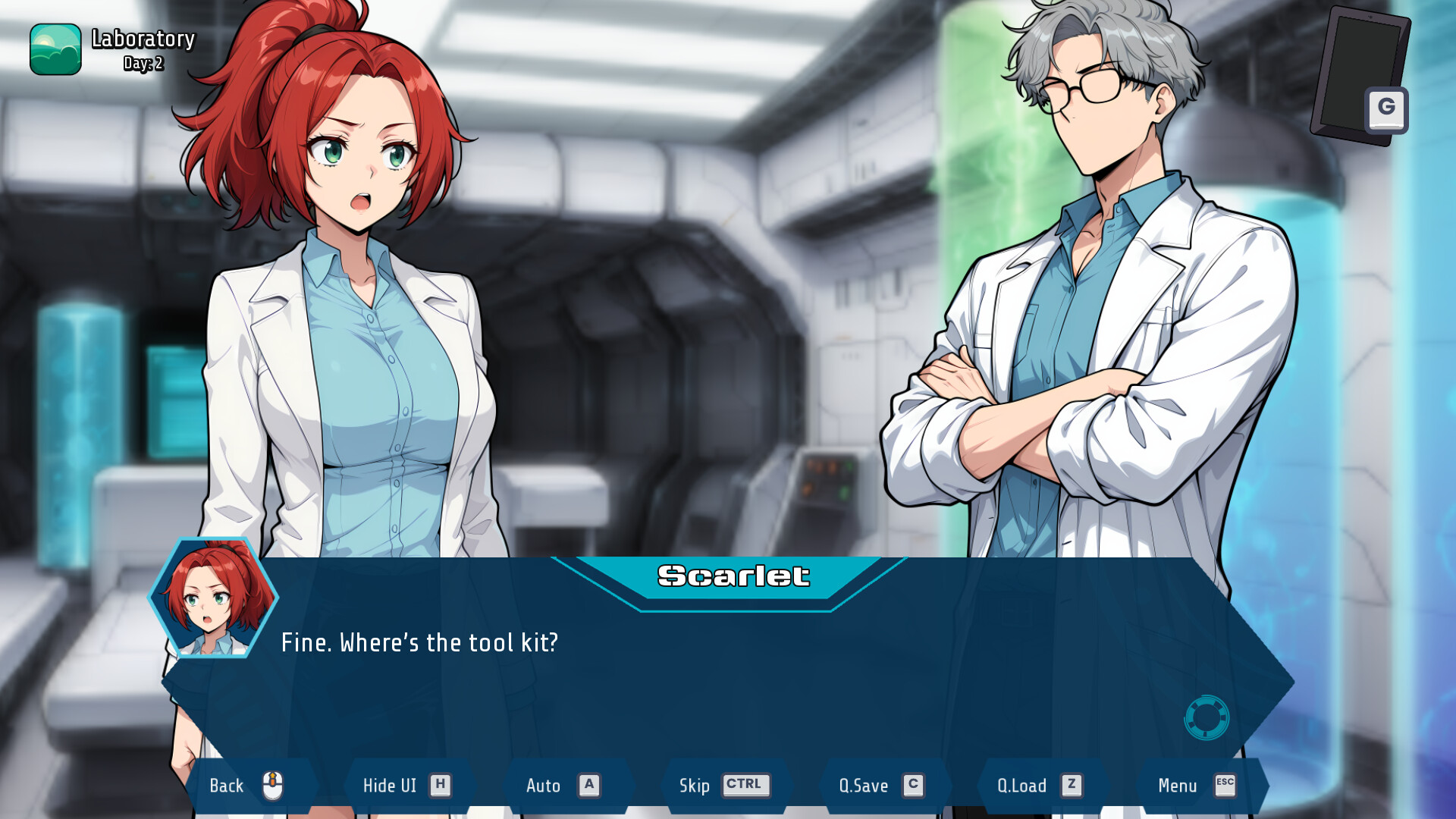Click the Z badge on the Q.Load button
The image size is (1456, 819).
[x=1072, y=785]
